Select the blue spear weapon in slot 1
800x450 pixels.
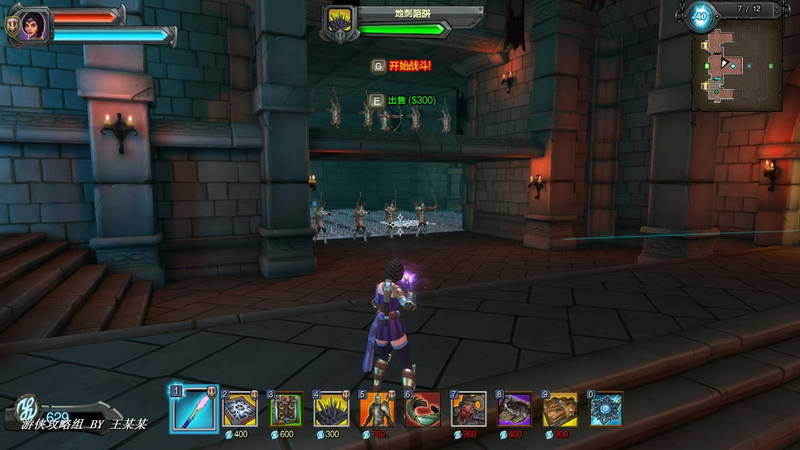pyautogui.click(x=194, y=409)
